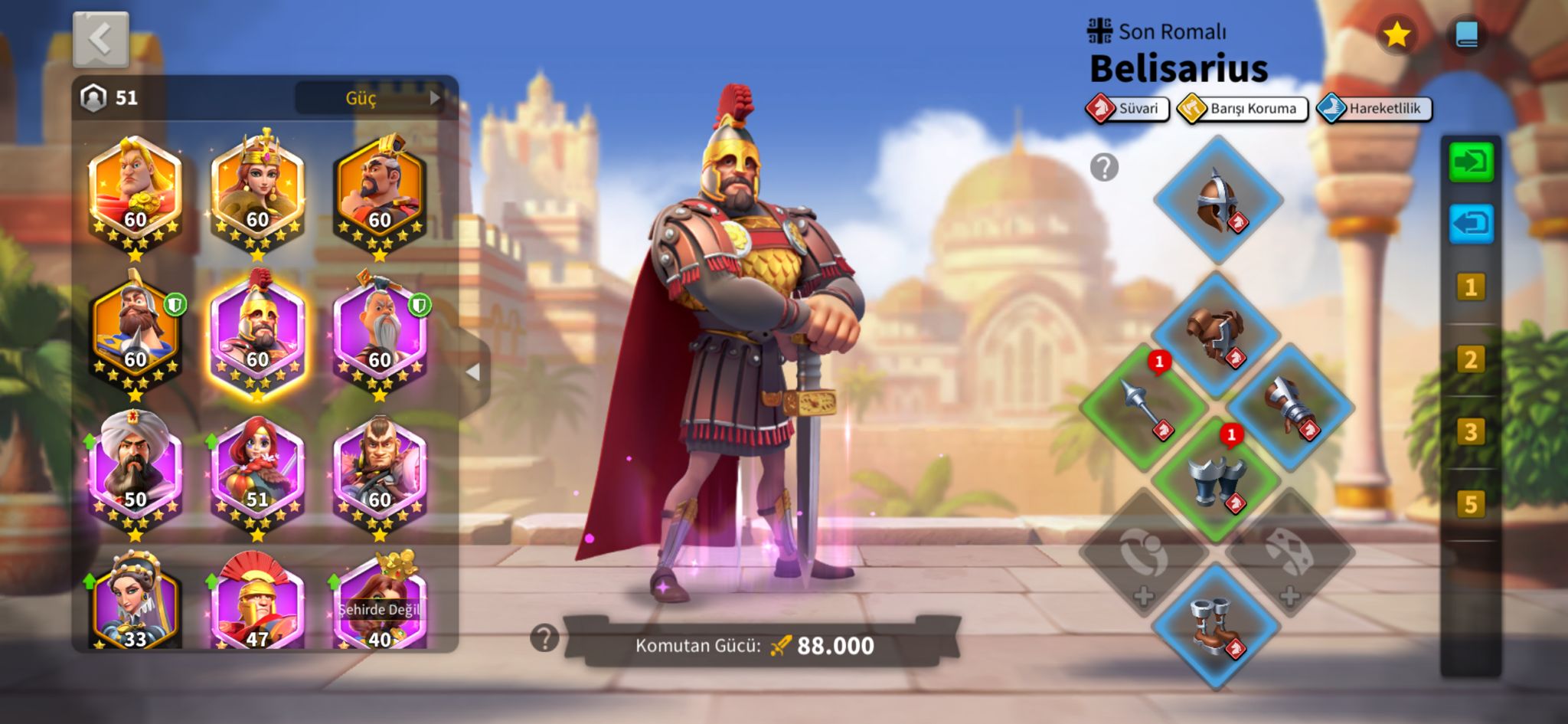Click the blue unequip arrow button
The width and height of the screenshot is (1568, 724).
1471,224
